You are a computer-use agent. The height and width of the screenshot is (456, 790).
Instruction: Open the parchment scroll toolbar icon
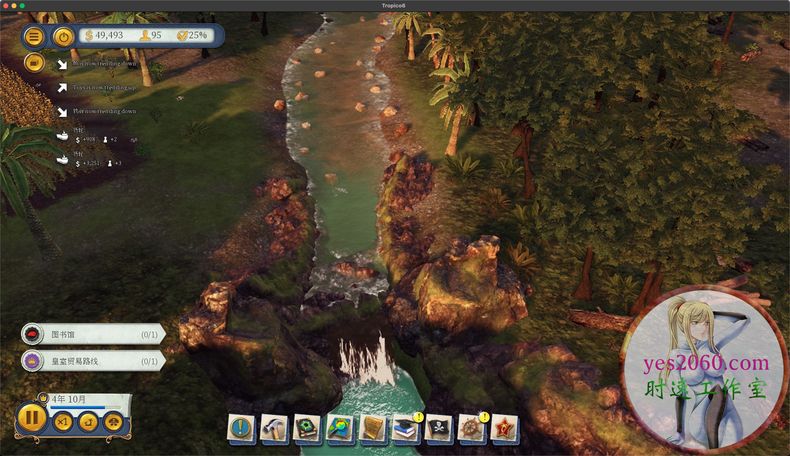tap(373, 427)
